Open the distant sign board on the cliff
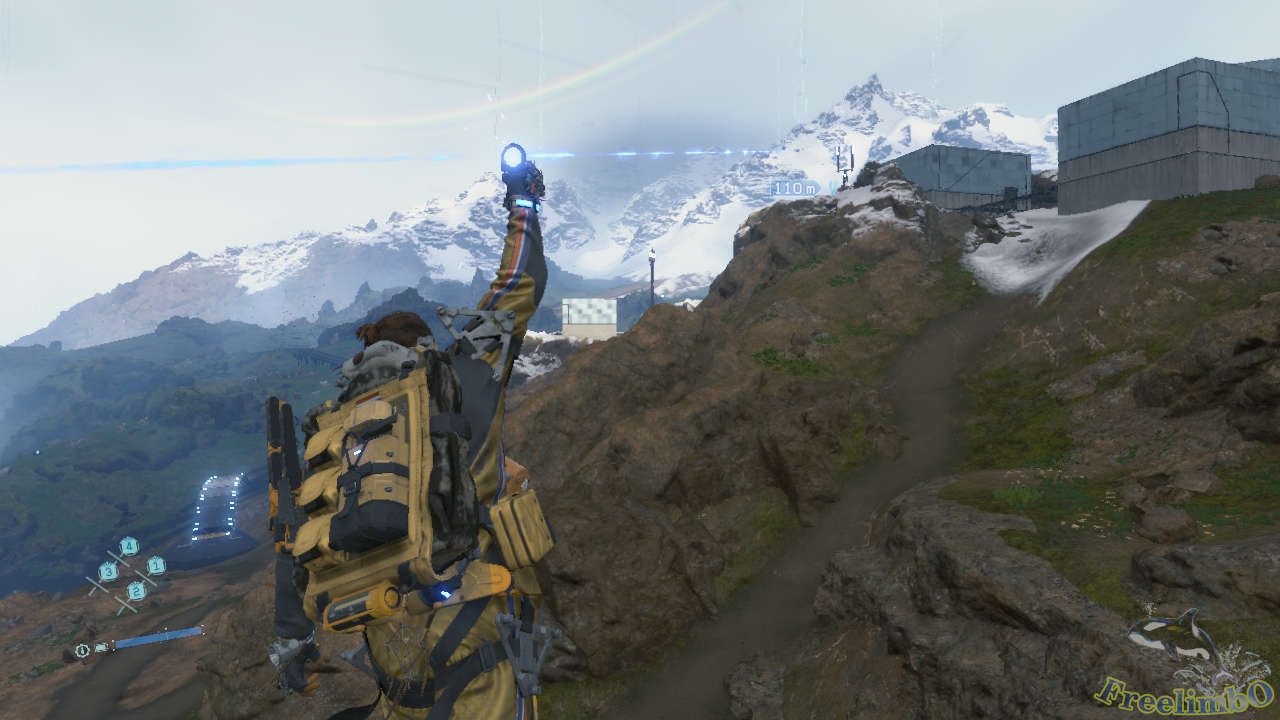The height and width of the screenshot is (720, 1280). click(590, 310)
